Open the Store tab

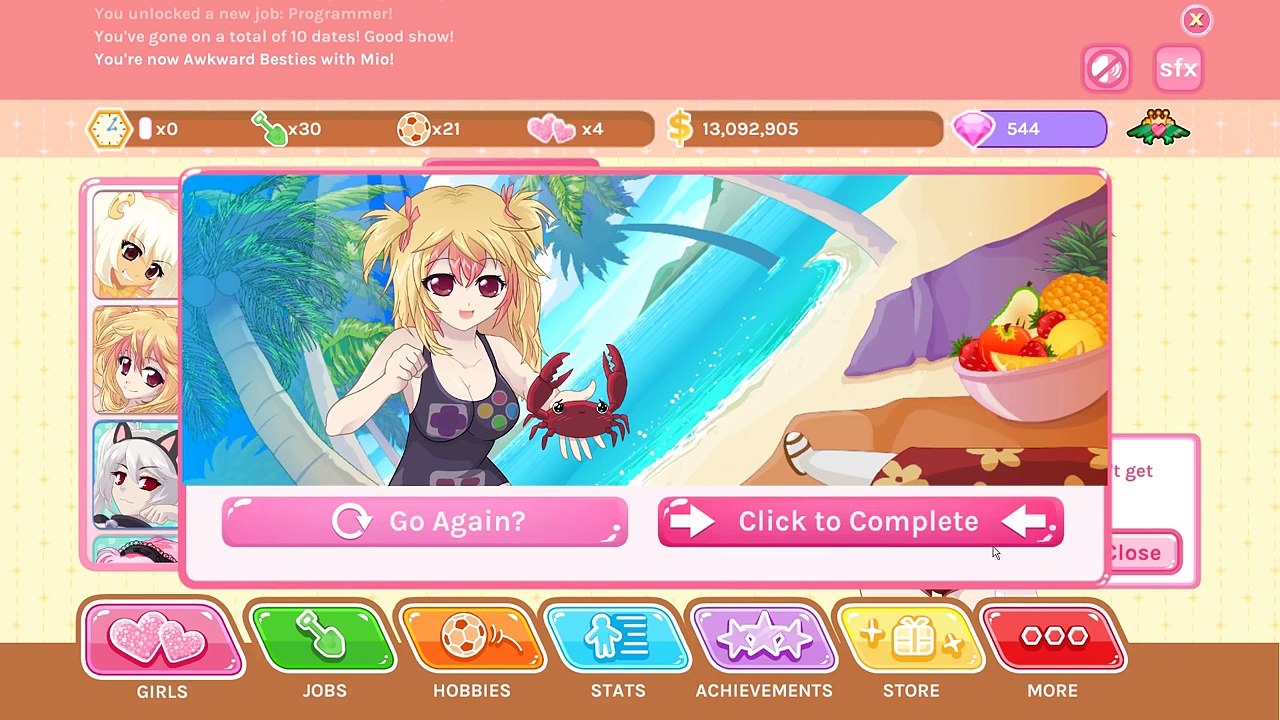pos(910,640)
